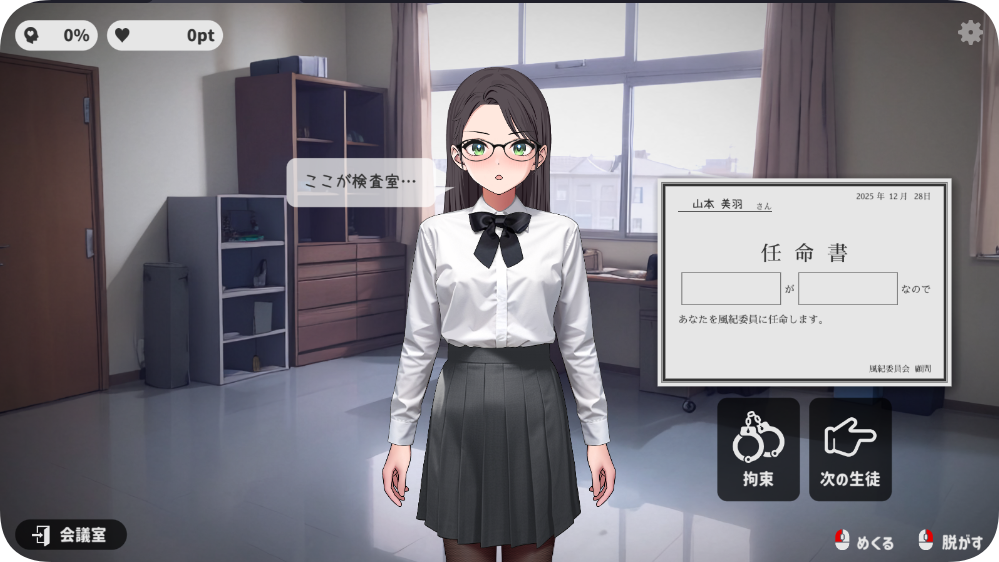
Task: Choose the 次の生徒 next student button
Action: tap(850, 449)
